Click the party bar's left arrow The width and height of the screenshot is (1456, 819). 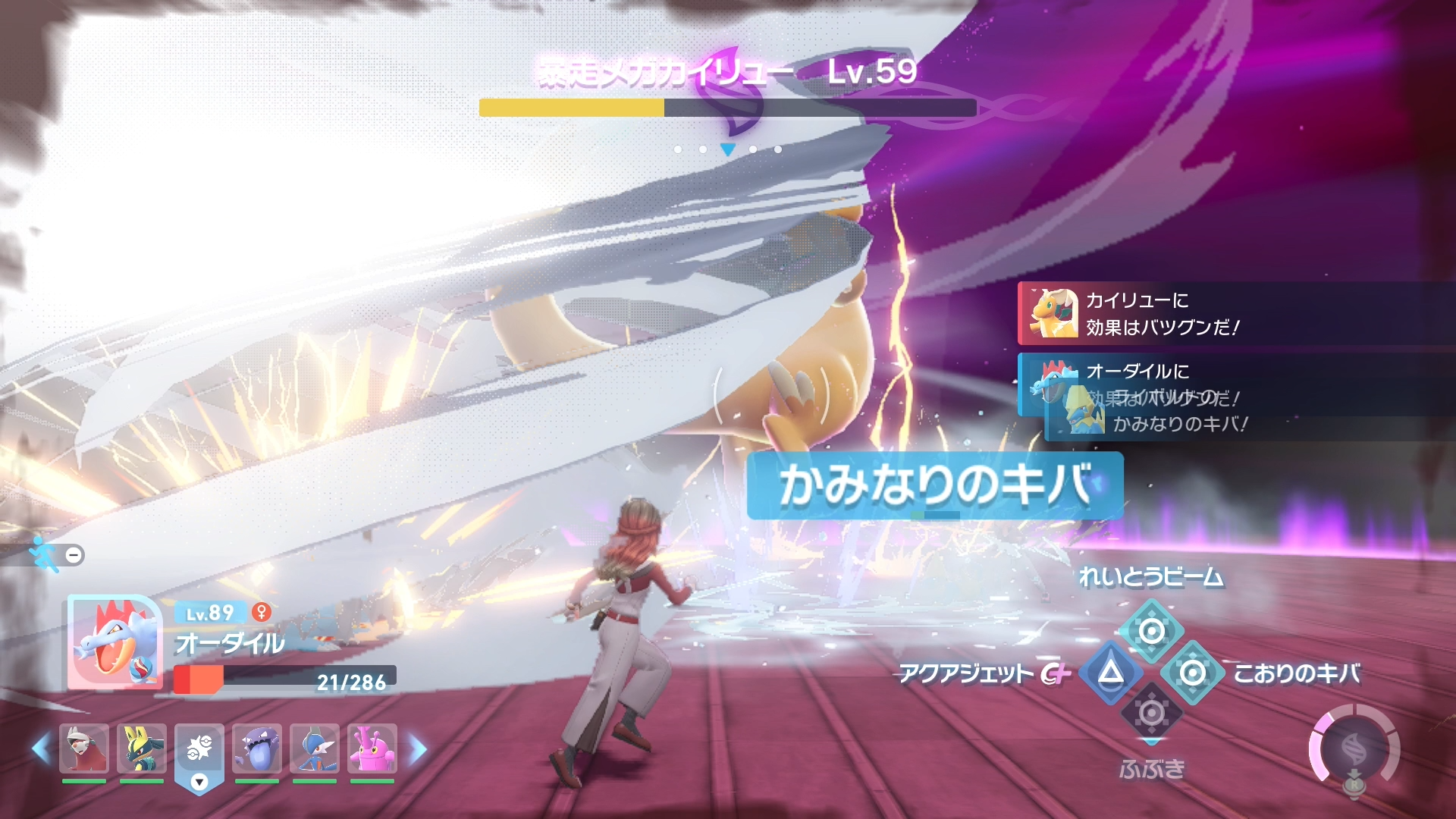tap(41, 749)
